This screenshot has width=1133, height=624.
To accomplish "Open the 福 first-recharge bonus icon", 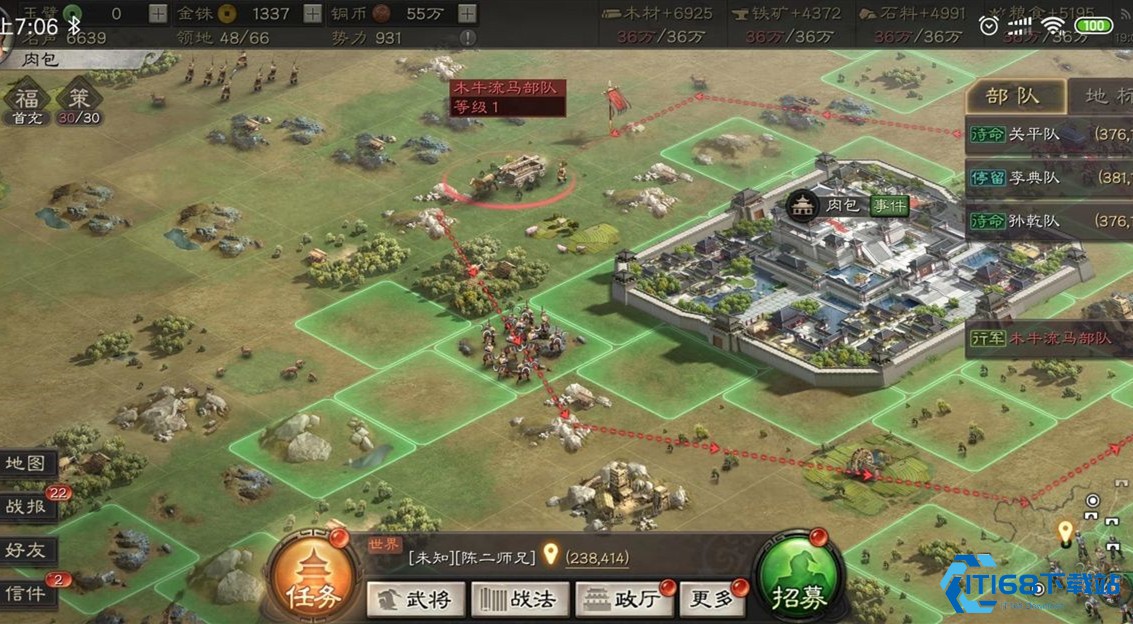I will (x=26, y=102).
